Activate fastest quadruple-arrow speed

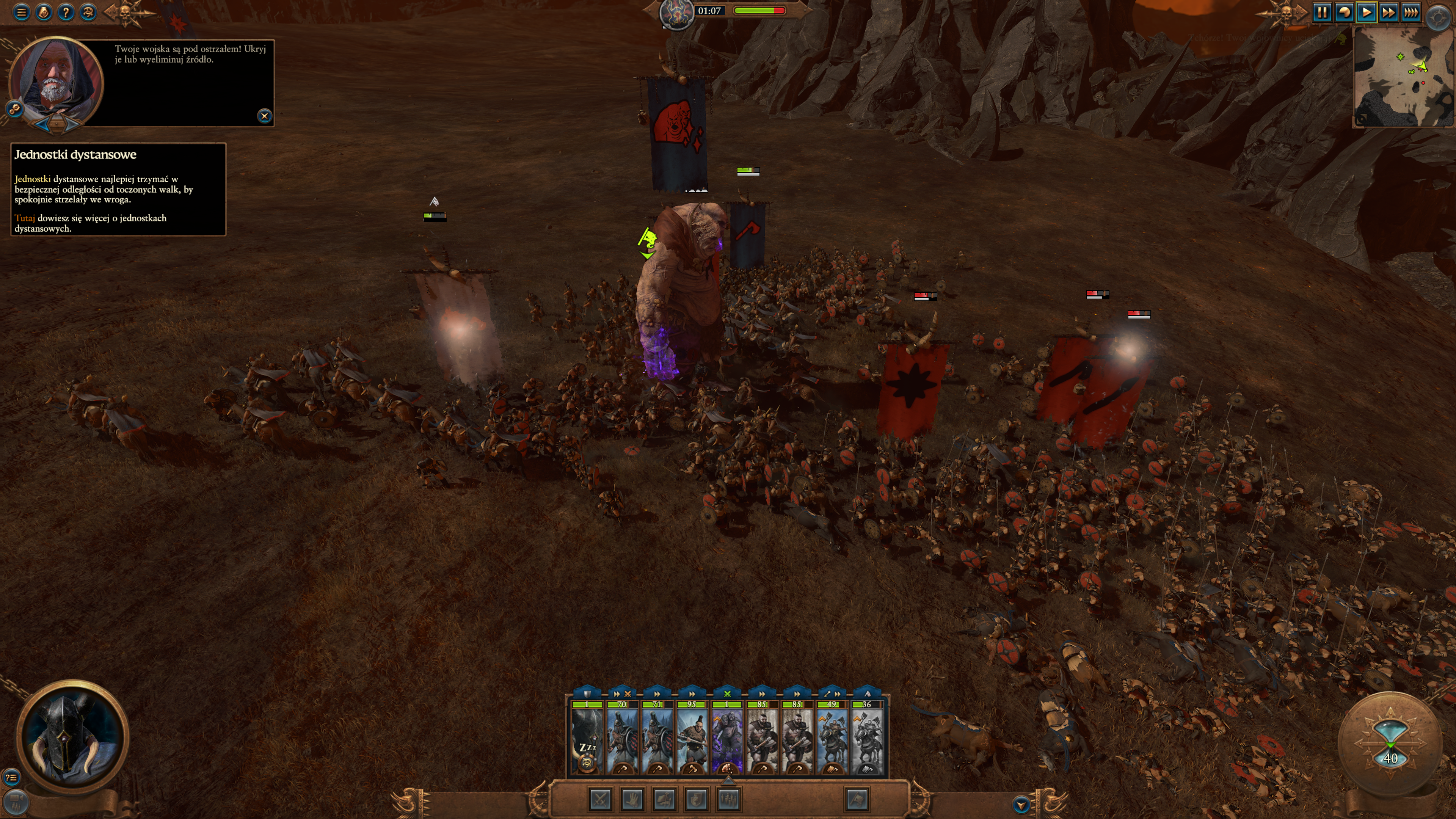pos(1411,12)
